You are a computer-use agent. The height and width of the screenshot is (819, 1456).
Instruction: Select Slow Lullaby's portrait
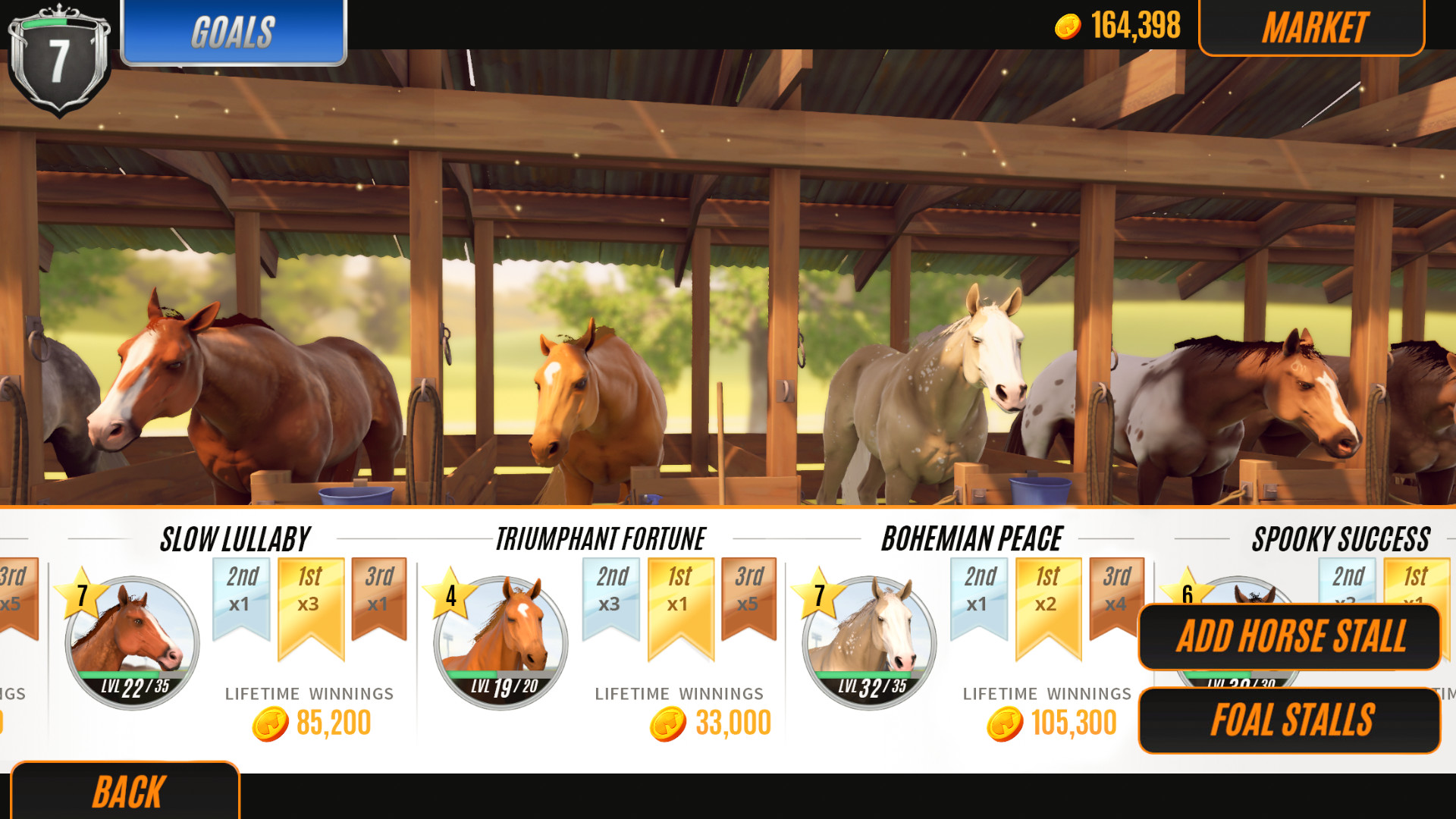130,642
